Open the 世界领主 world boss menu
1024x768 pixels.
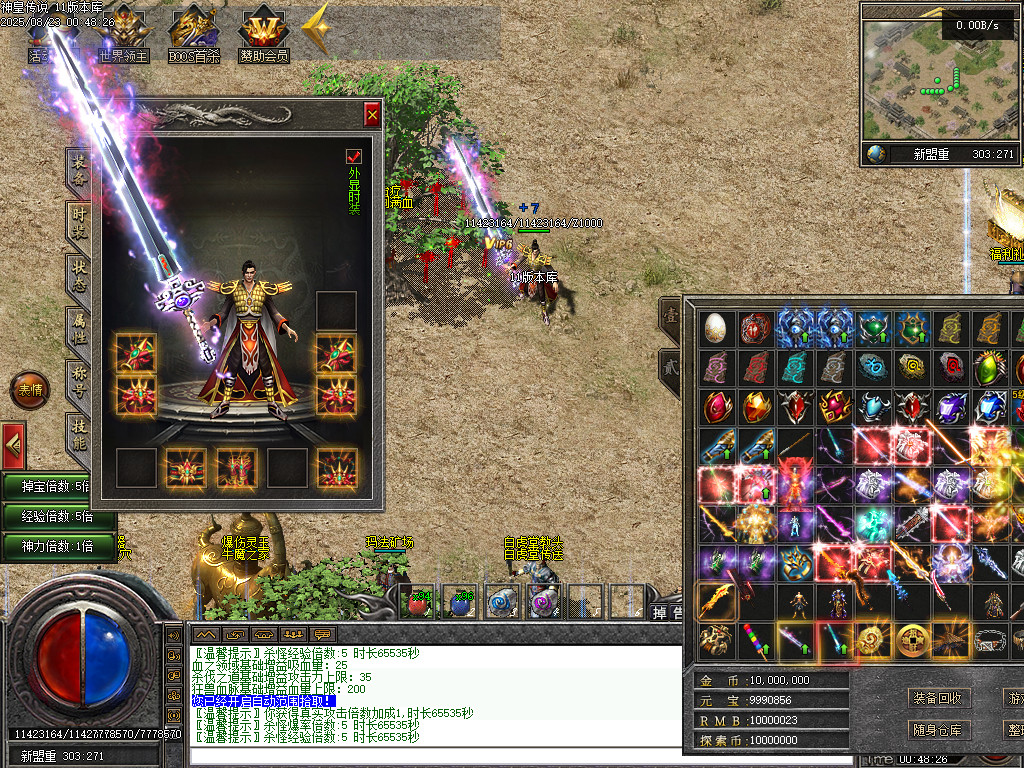[123, 37]
